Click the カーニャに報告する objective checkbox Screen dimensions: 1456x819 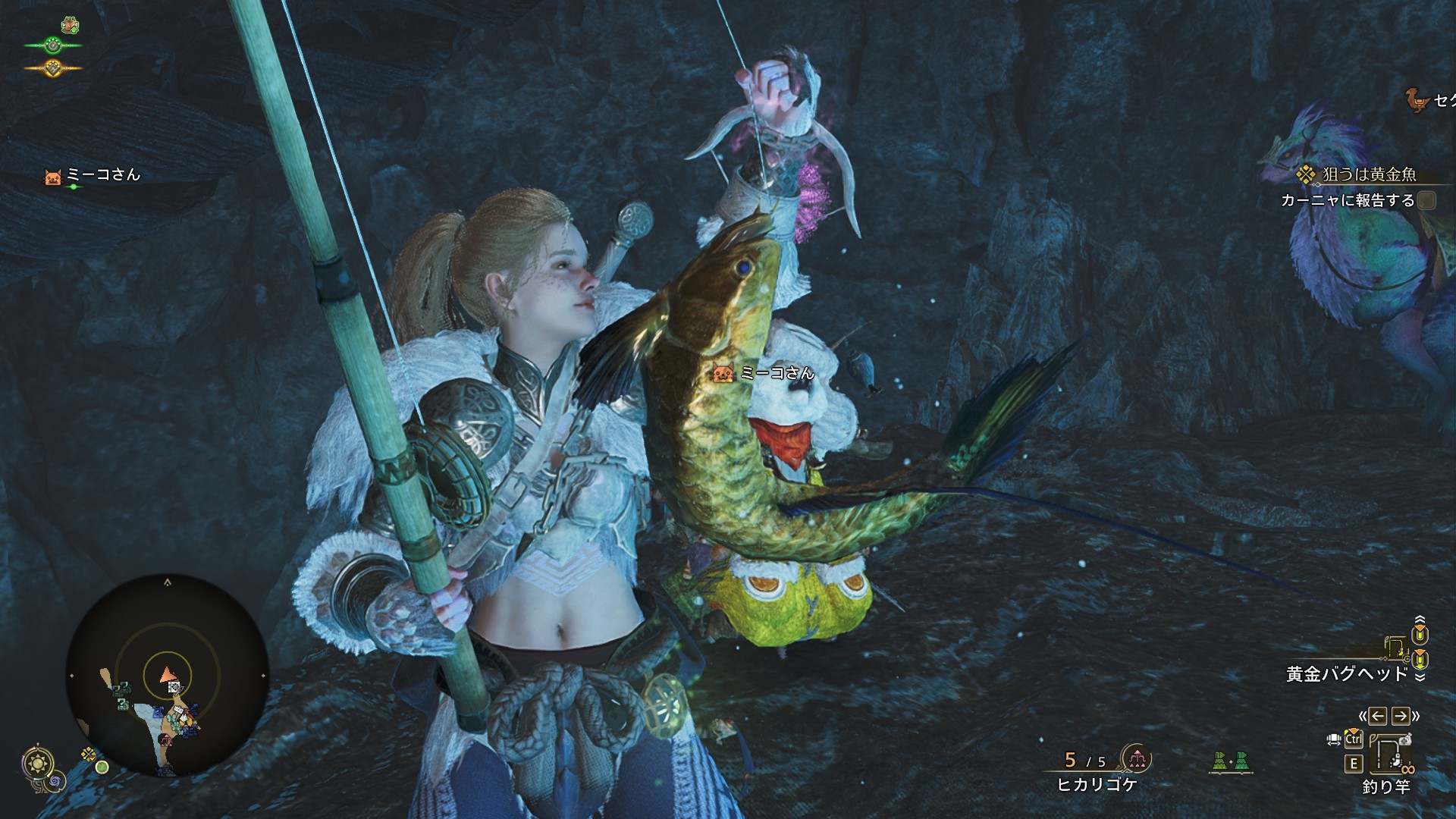point(1426,200)
